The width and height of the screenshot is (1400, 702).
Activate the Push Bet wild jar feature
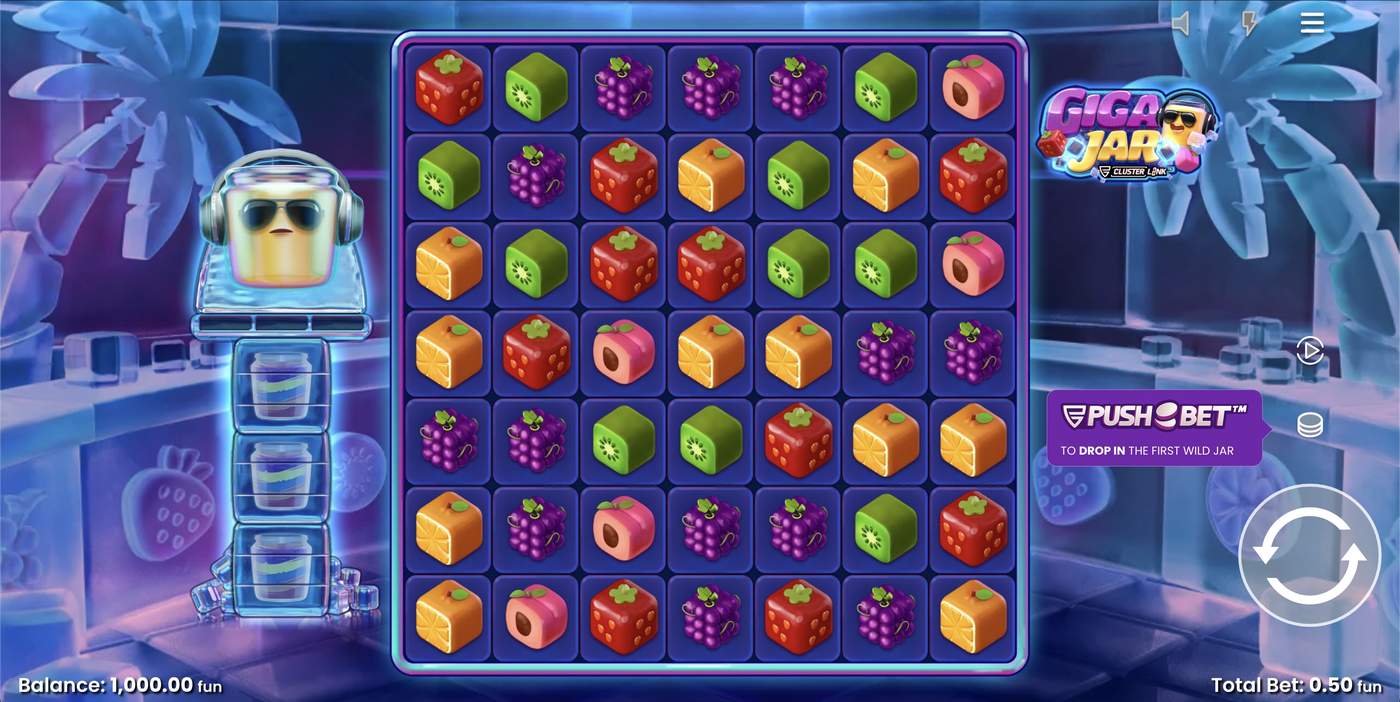point(1154,428)
